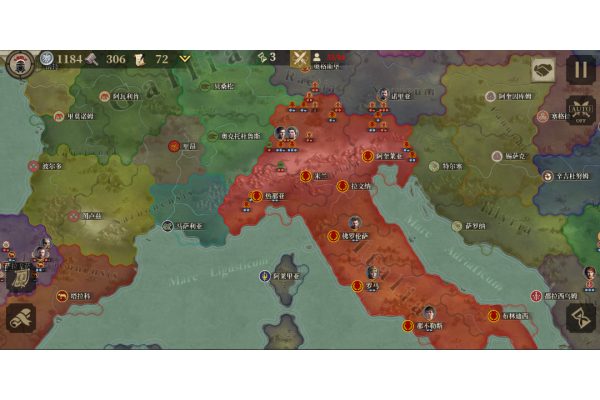This screenshot has width=600, height=400.
Task: End the turn with the hourglass button
Action: 581,317
